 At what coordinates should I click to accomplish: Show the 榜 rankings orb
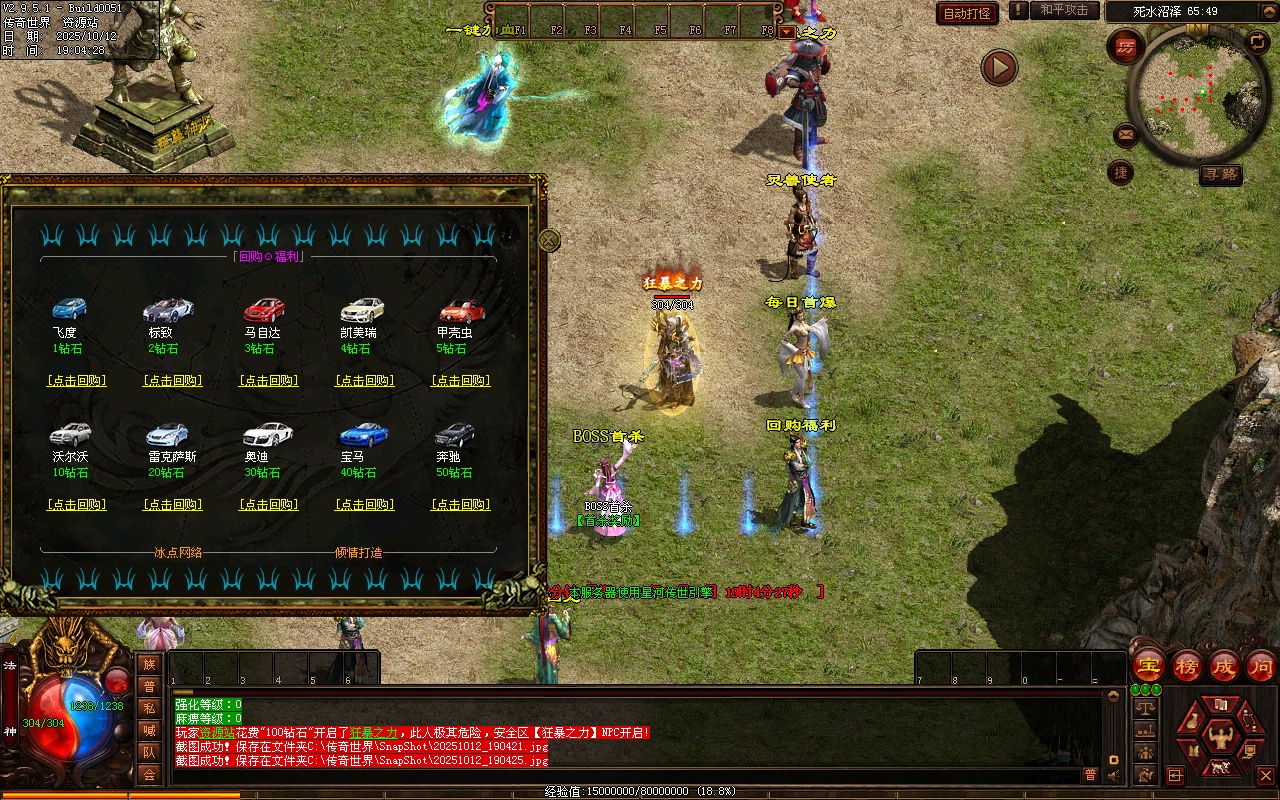click(1187, 665)
